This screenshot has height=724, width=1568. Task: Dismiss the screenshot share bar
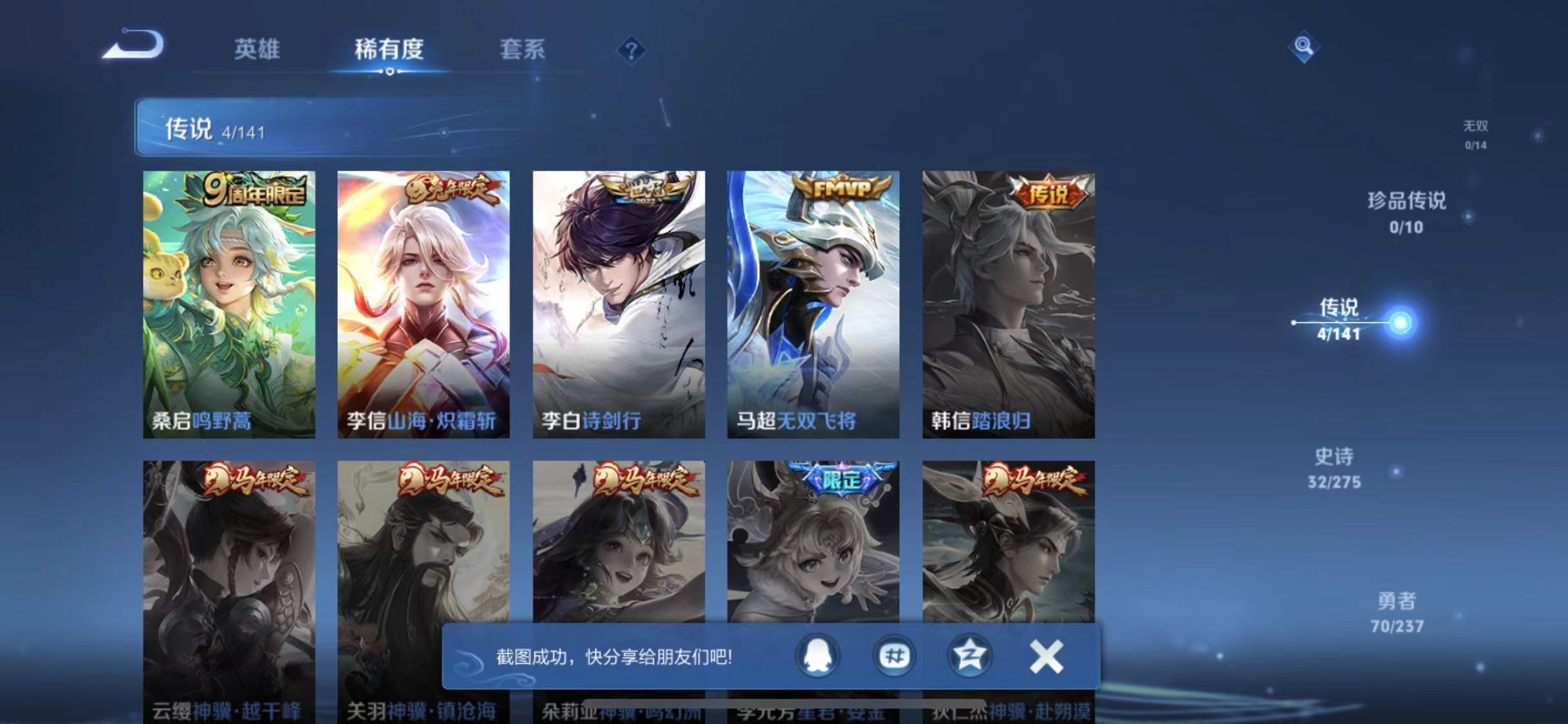pos(1046,656)
